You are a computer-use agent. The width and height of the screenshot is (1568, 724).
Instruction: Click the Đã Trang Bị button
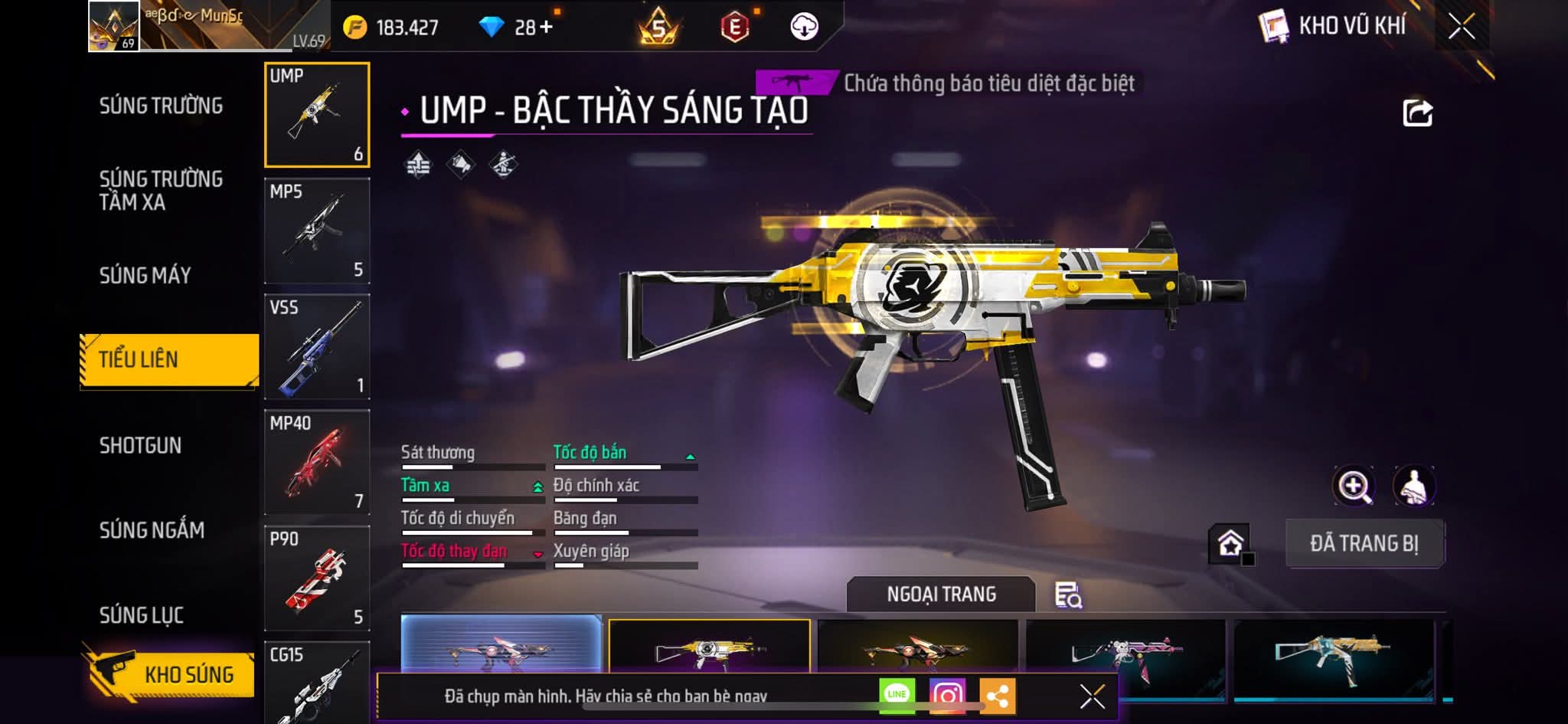pos(1364,544)
